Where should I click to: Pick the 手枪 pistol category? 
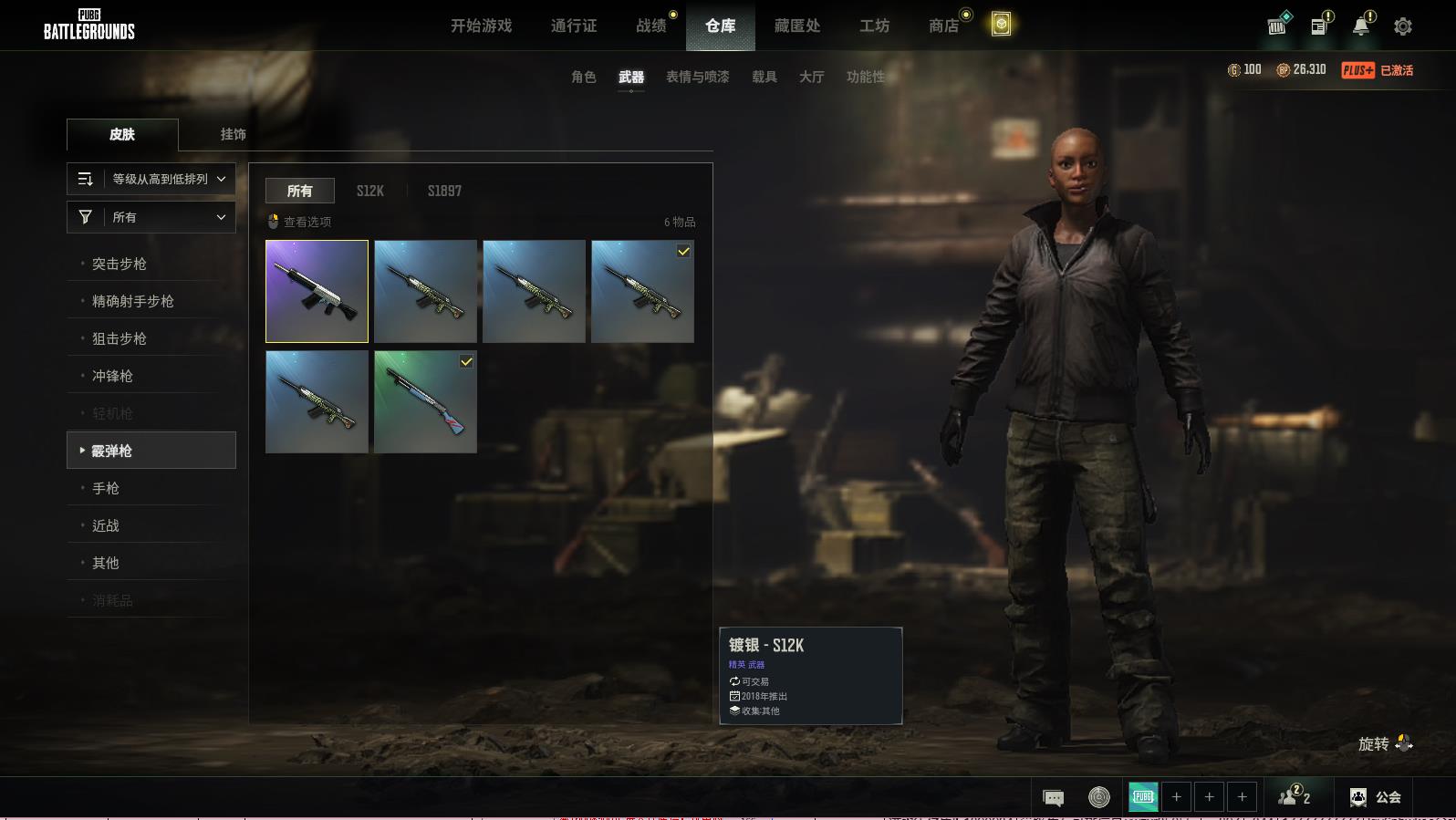106,488
